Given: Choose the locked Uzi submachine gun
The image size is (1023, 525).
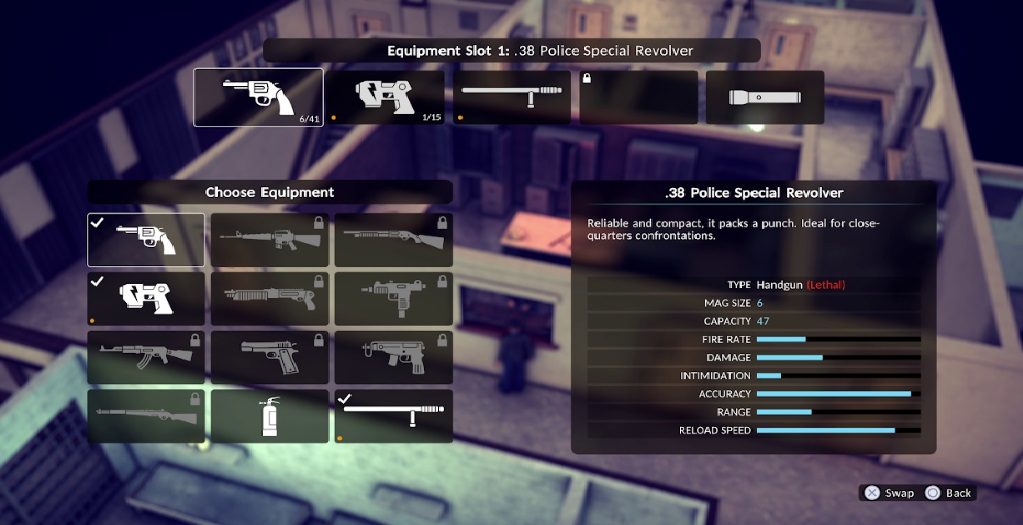Looking at the screenshot, I should (393, 298).
